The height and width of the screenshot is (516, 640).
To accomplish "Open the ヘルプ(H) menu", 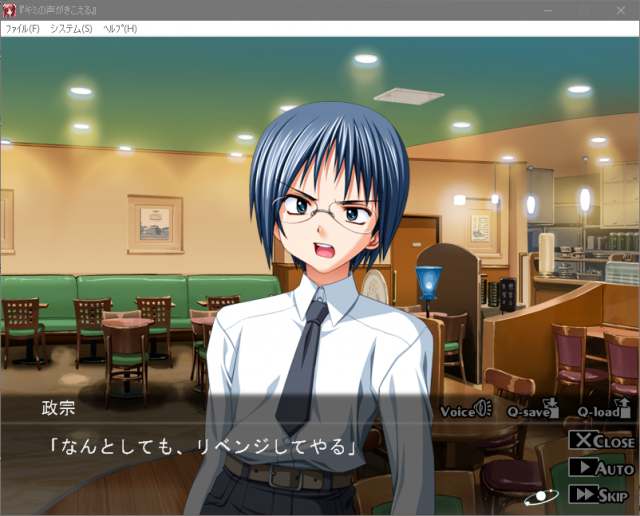I will [x=120, y=28].
